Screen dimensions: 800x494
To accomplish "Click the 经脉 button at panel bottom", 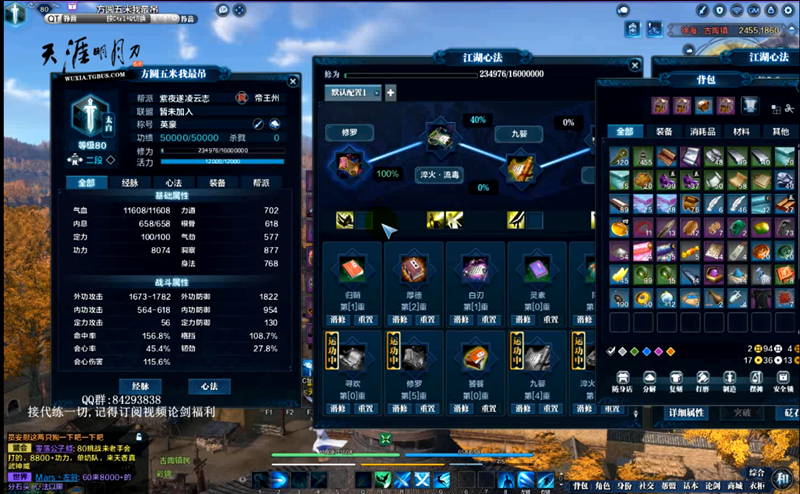I will coord(139,386).
